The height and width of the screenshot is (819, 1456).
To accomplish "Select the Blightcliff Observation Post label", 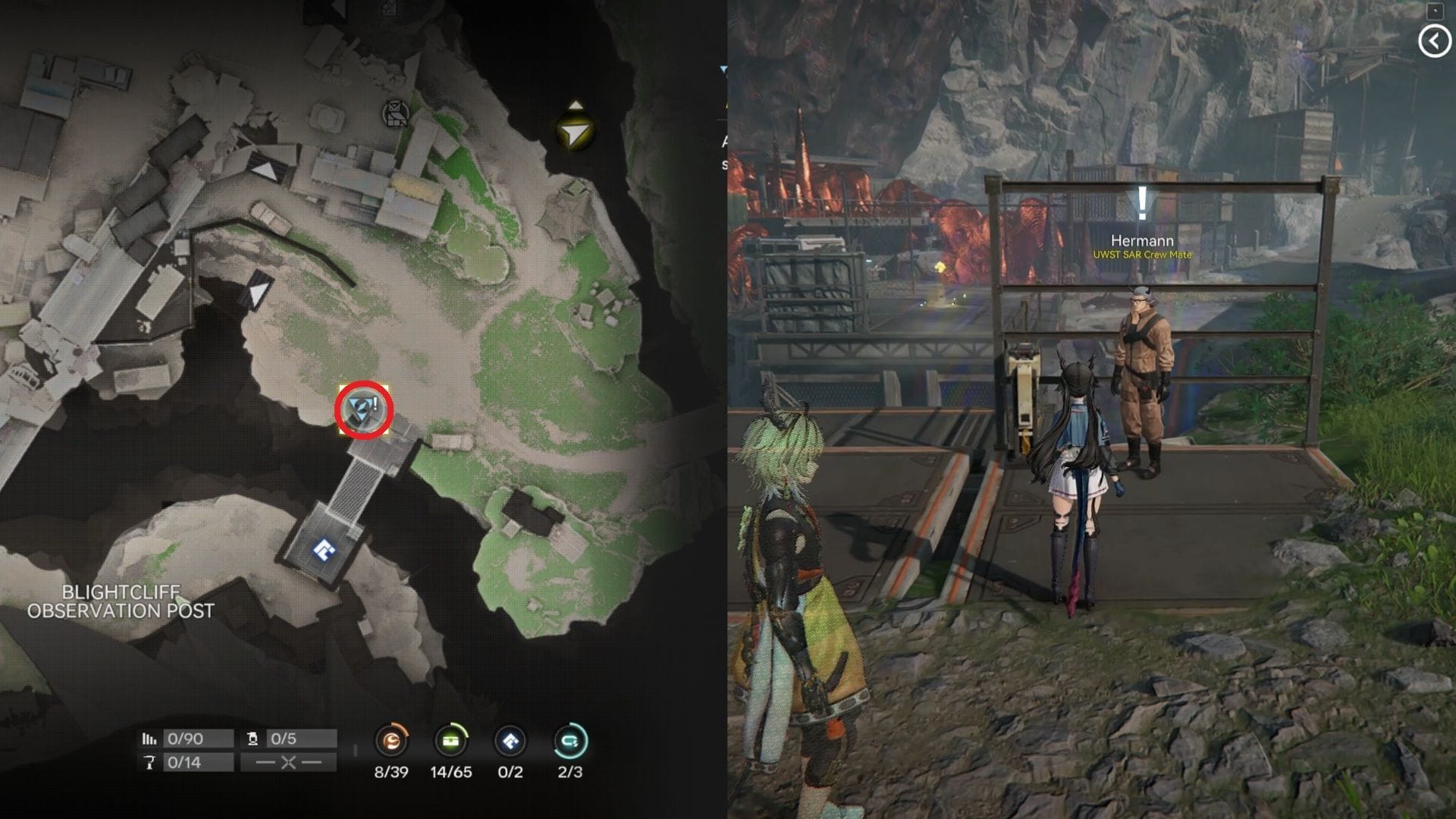I will point(121,601).
